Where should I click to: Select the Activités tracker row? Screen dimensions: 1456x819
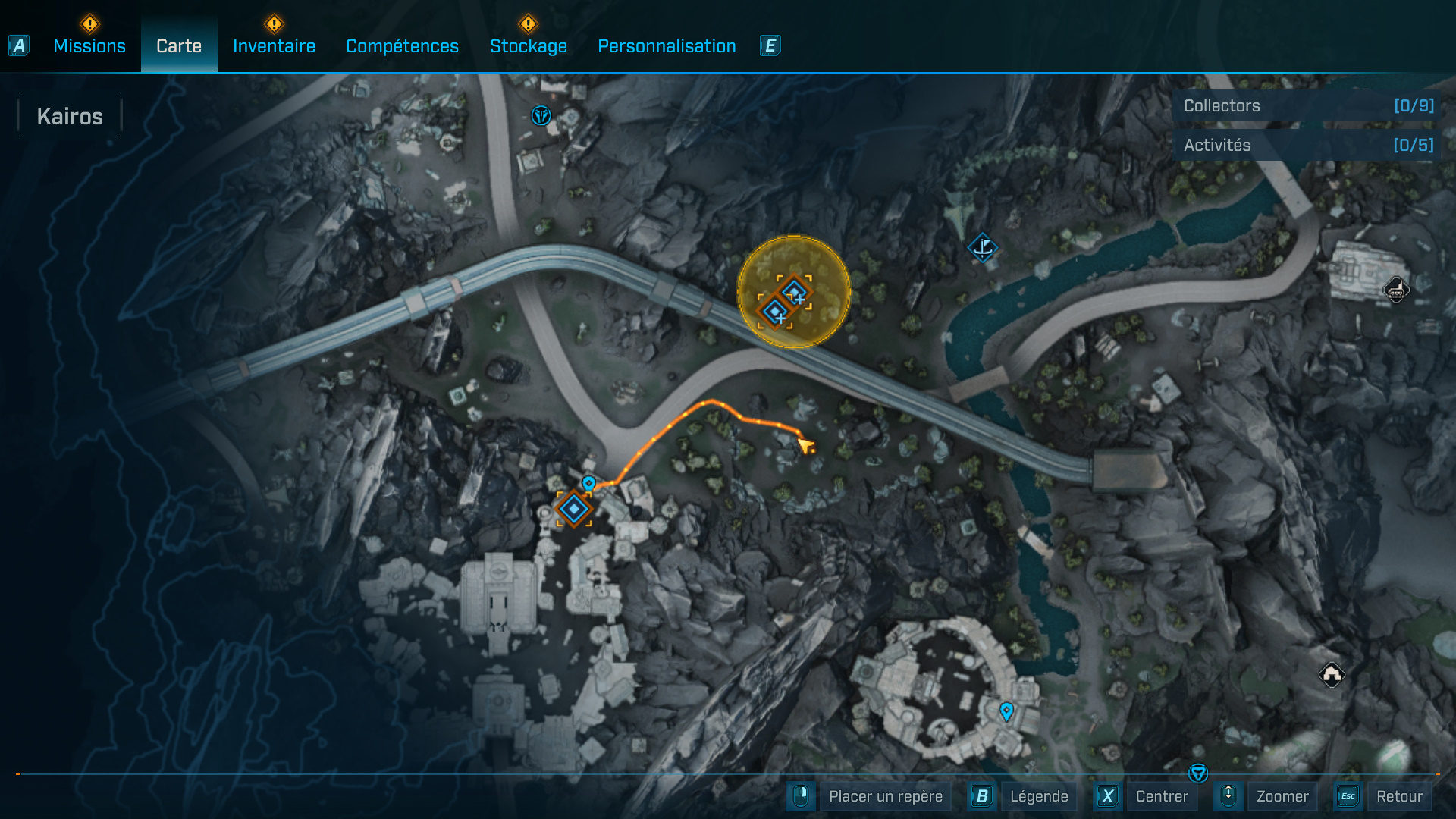click(1307, 145)
